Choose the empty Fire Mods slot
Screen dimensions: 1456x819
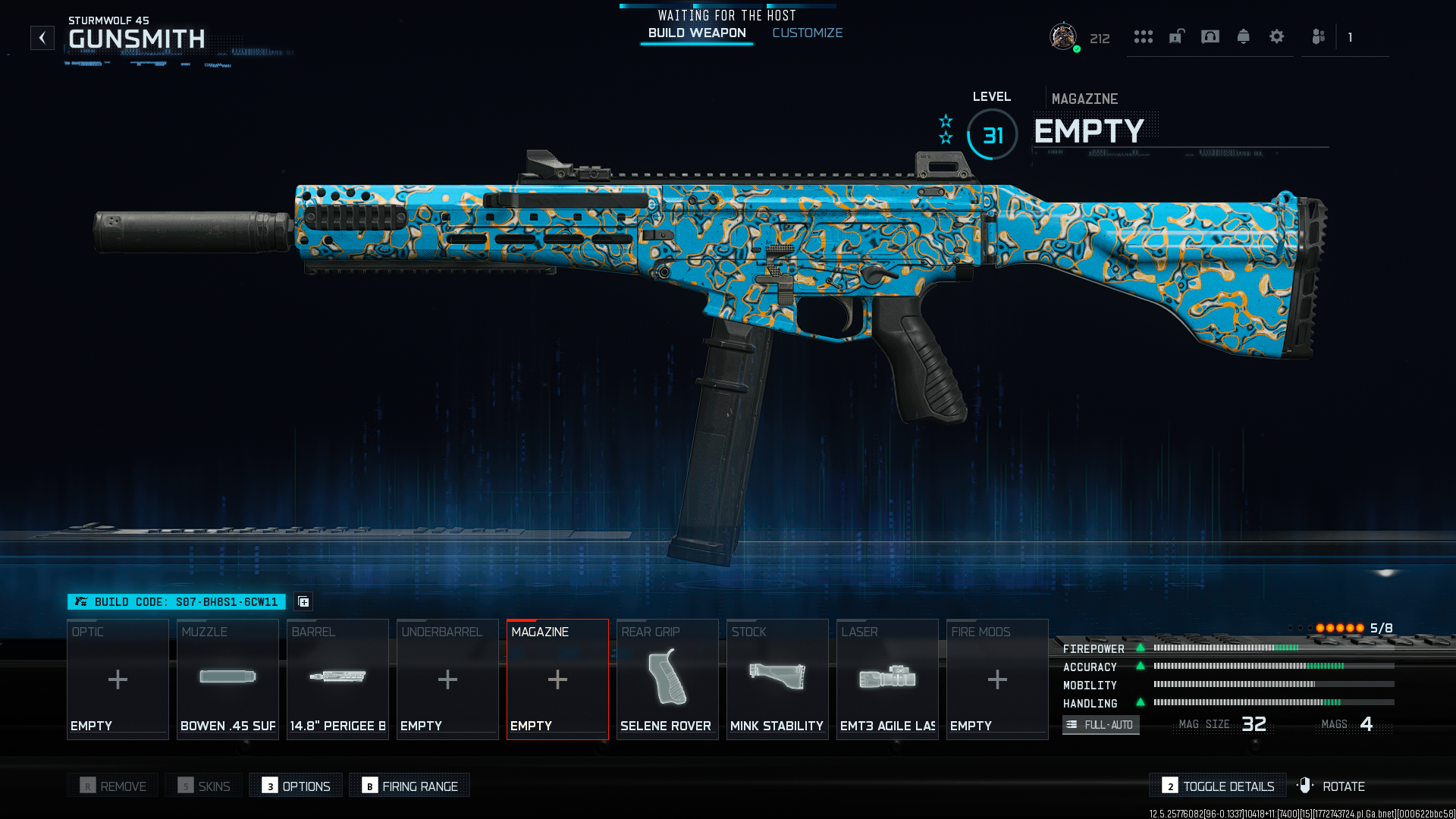tap(997, 679)
